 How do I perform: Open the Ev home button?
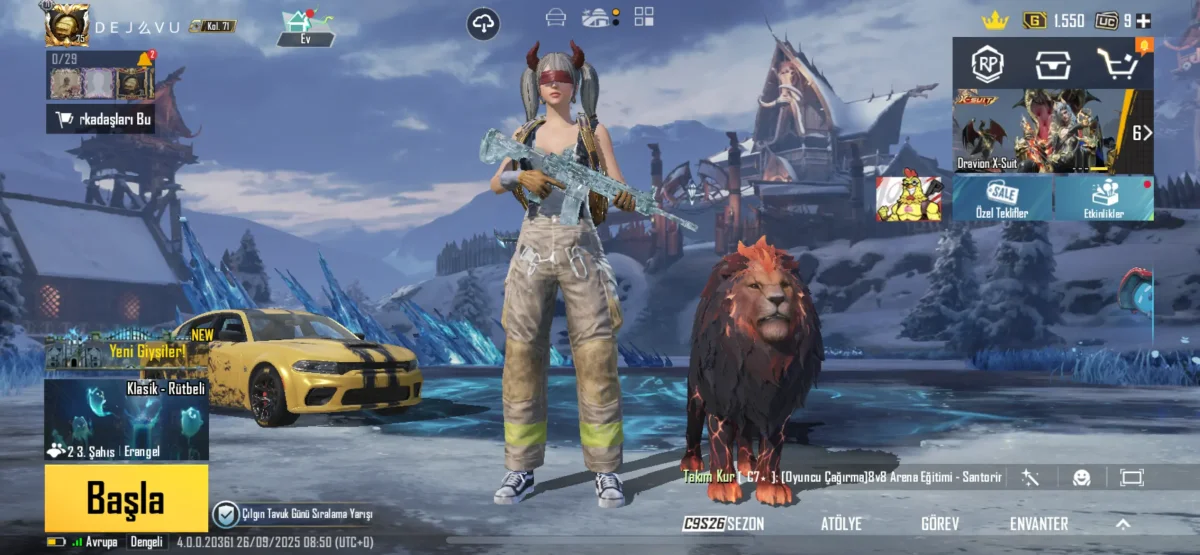click(306, 27)
